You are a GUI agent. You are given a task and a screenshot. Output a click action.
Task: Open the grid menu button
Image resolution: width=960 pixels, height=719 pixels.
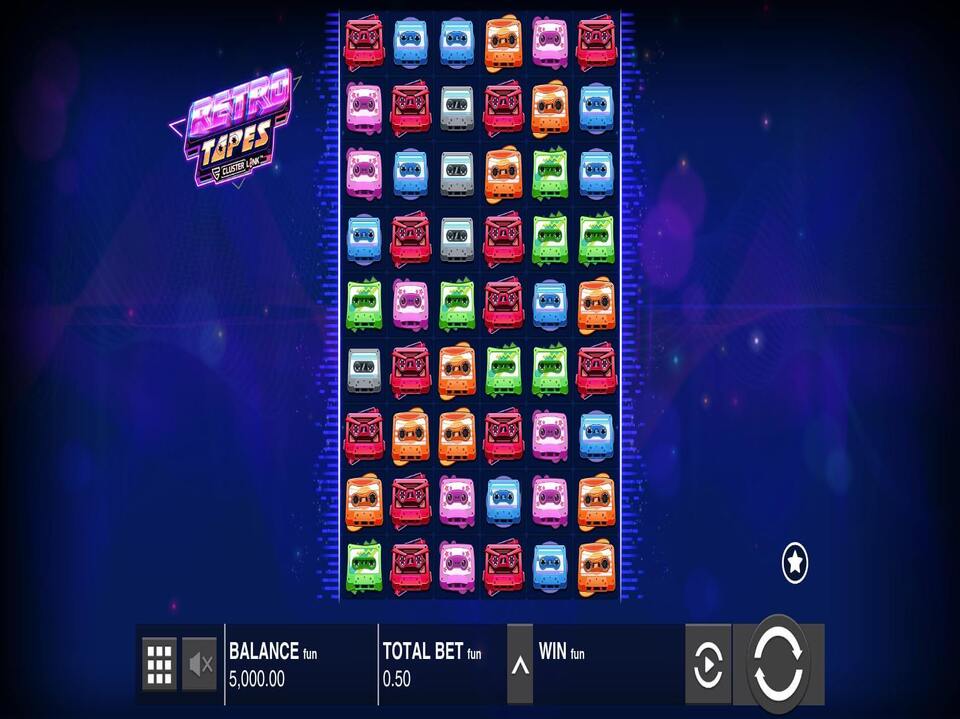[x=159, y=663]
